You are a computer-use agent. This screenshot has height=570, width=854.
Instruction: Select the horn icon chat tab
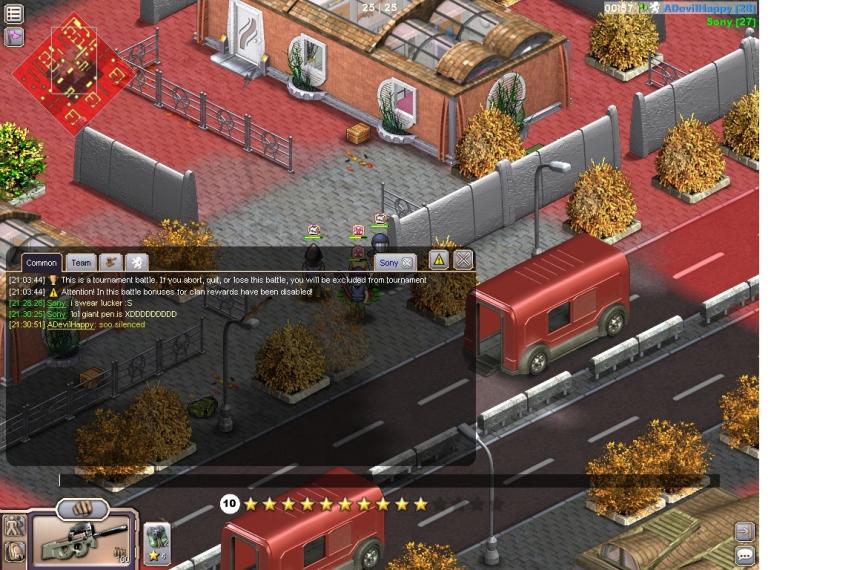[112, 263]
